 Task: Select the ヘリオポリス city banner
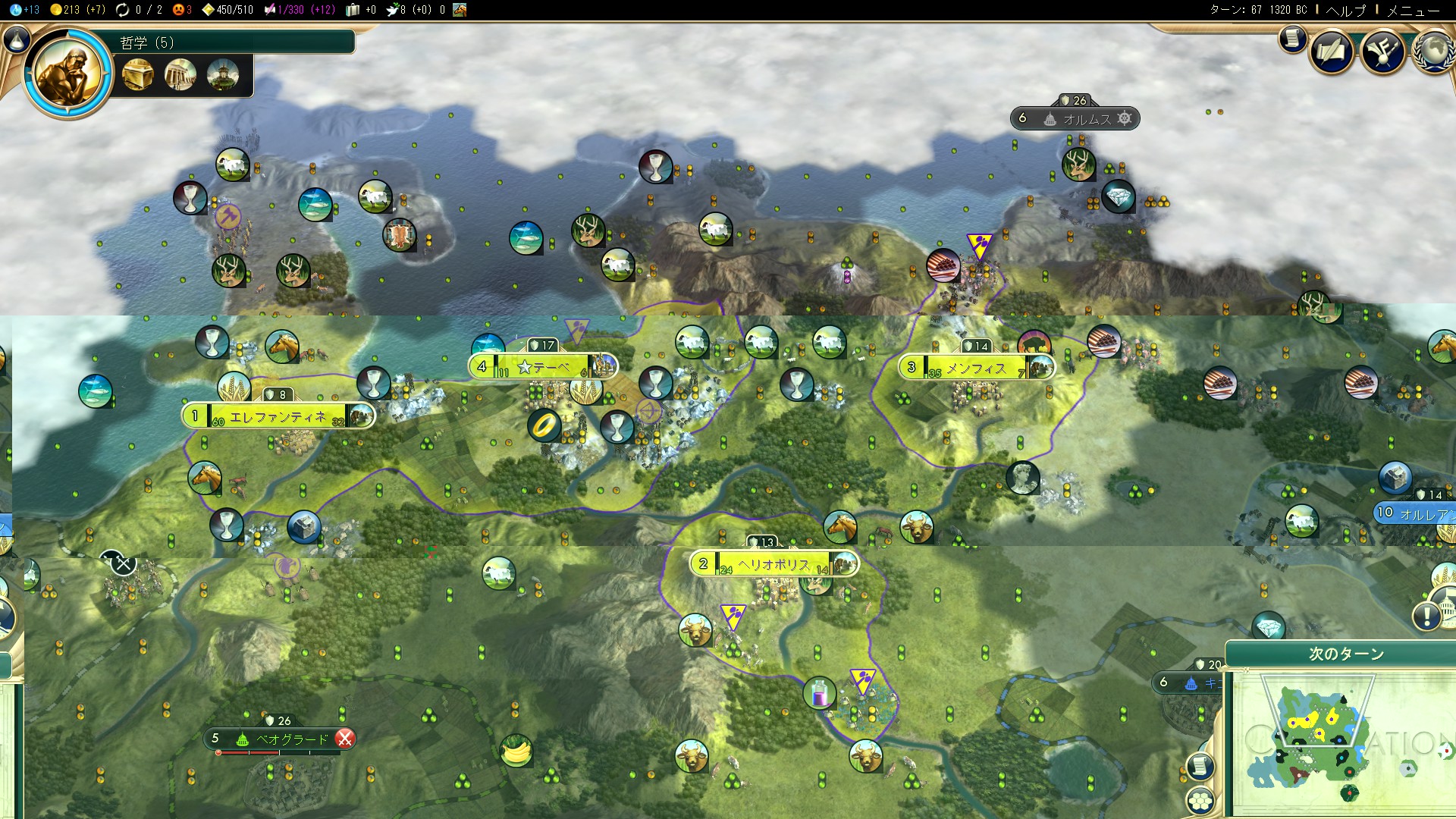click(x=773, y=564)
